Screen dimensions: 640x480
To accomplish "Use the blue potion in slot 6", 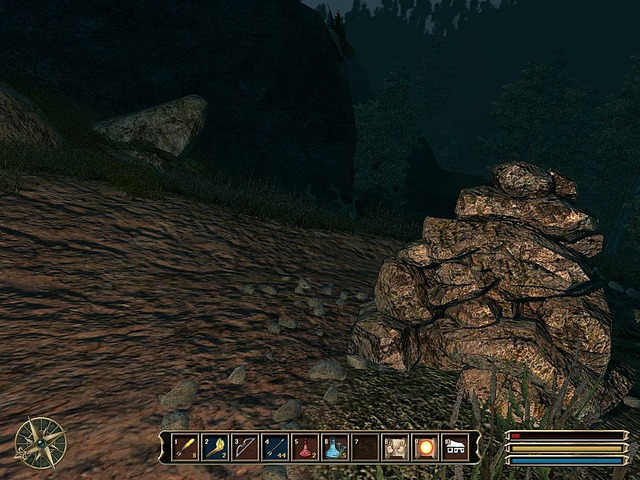I will 335,447.
